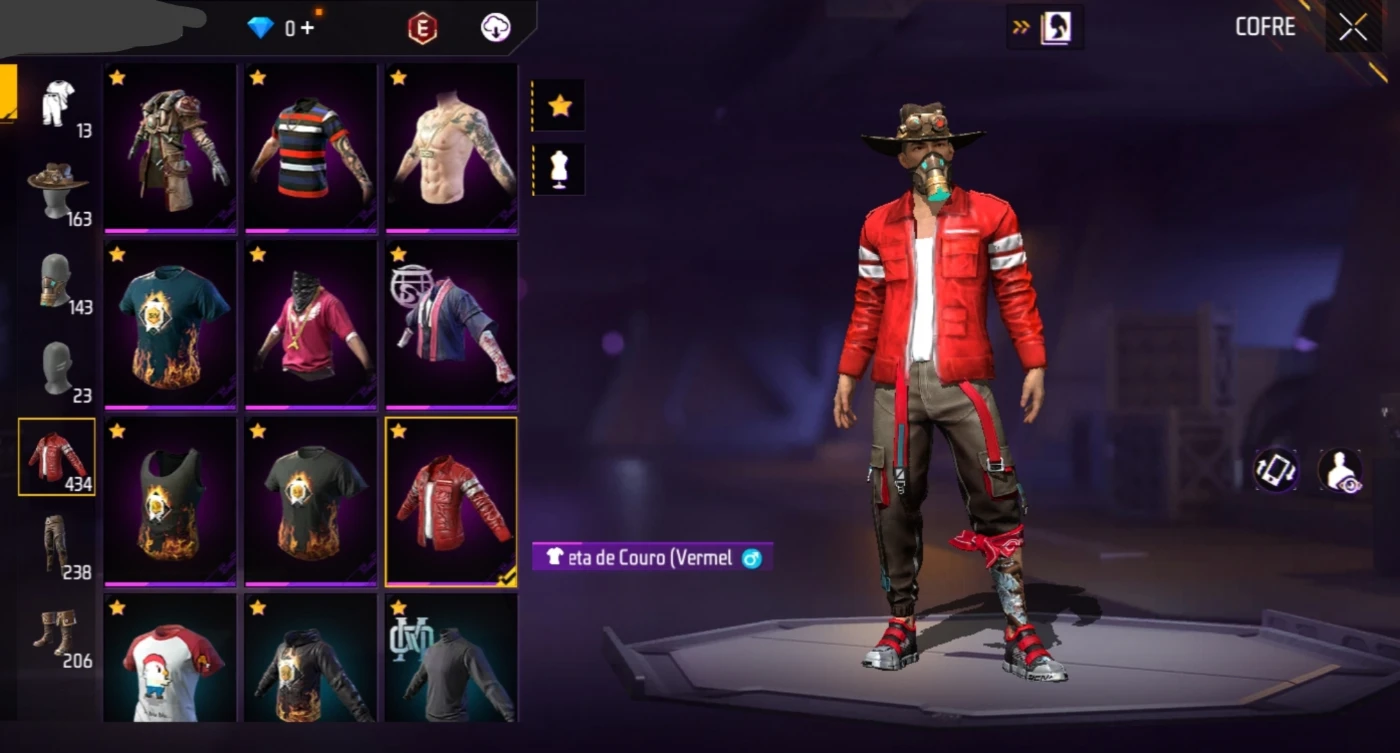The width and height of the screenshot is (1400, 753).
Task: Open the pants category in the sidebar
Action: [57, 545]
